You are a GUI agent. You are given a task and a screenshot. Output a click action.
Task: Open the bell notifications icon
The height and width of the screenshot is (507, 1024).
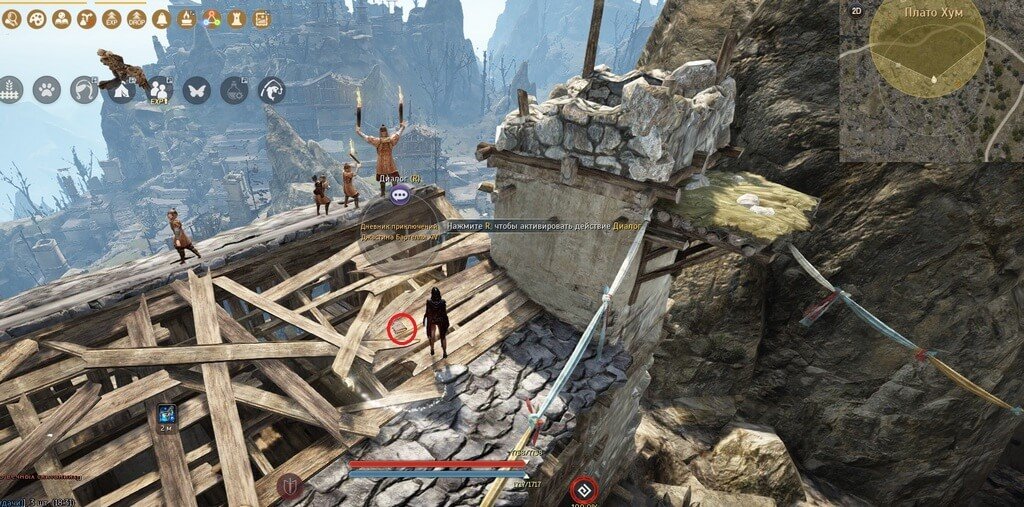click(x=160, y=18)
